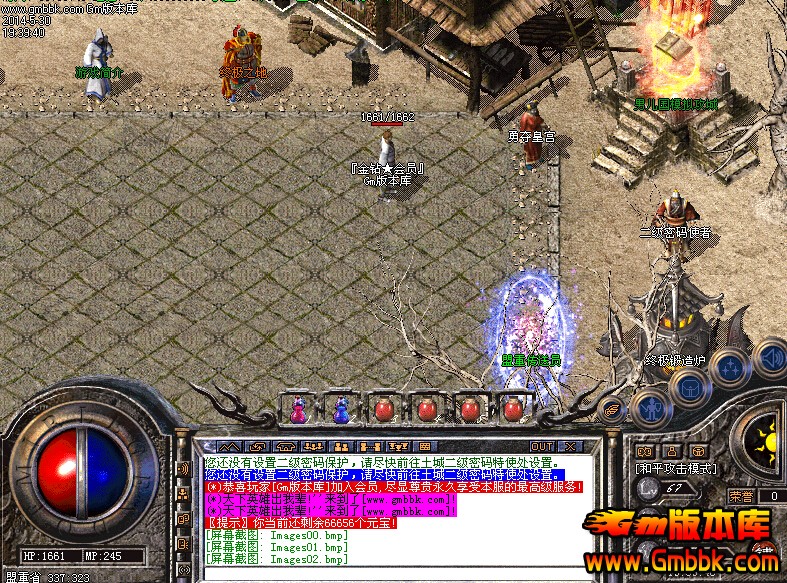Click the broadcast-wave icon left of chat
This screenshot has height=583, width=787.
[183, 469]
